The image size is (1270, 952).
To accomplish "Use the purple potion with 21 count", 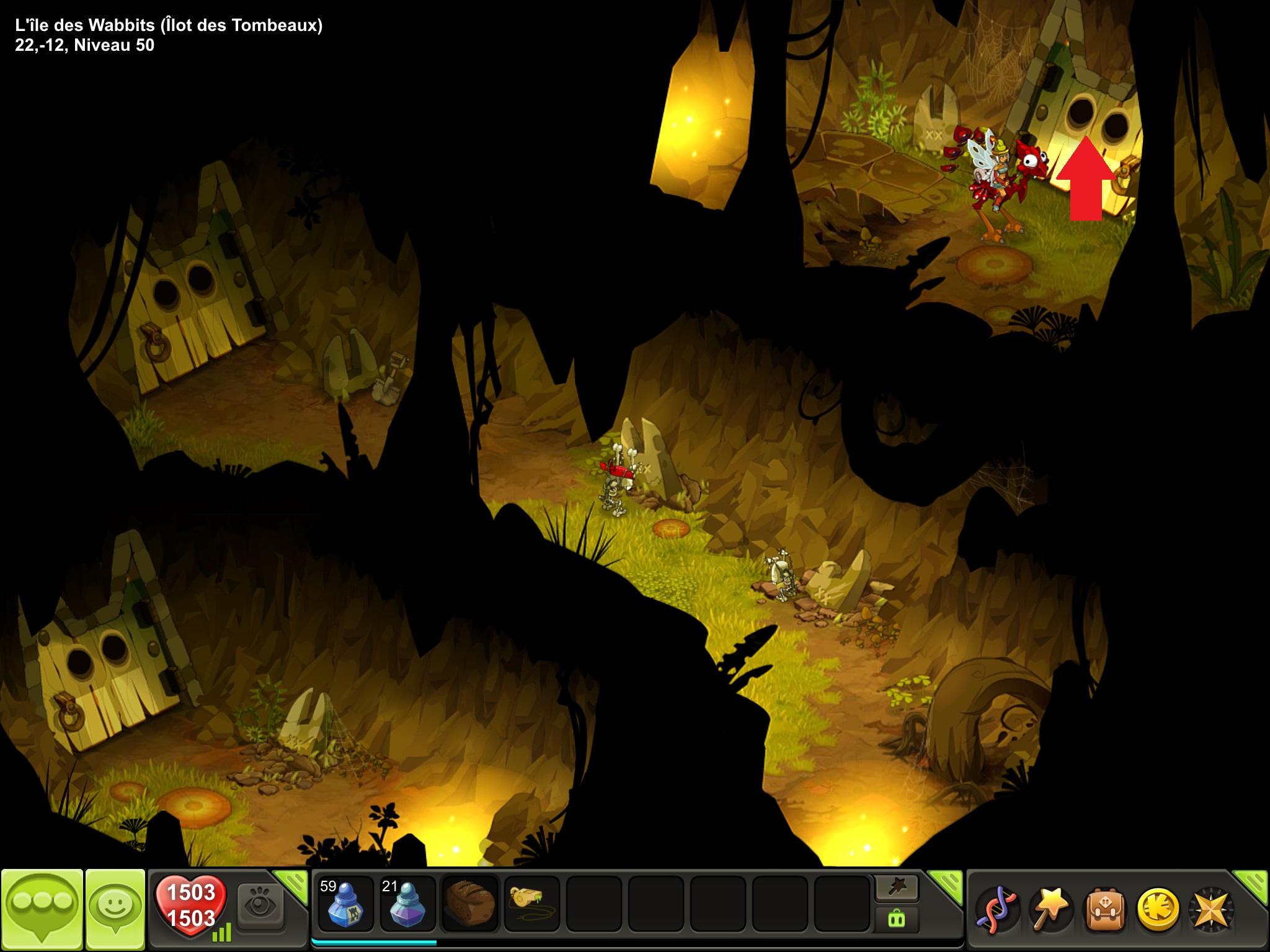I will pos(407,904).
